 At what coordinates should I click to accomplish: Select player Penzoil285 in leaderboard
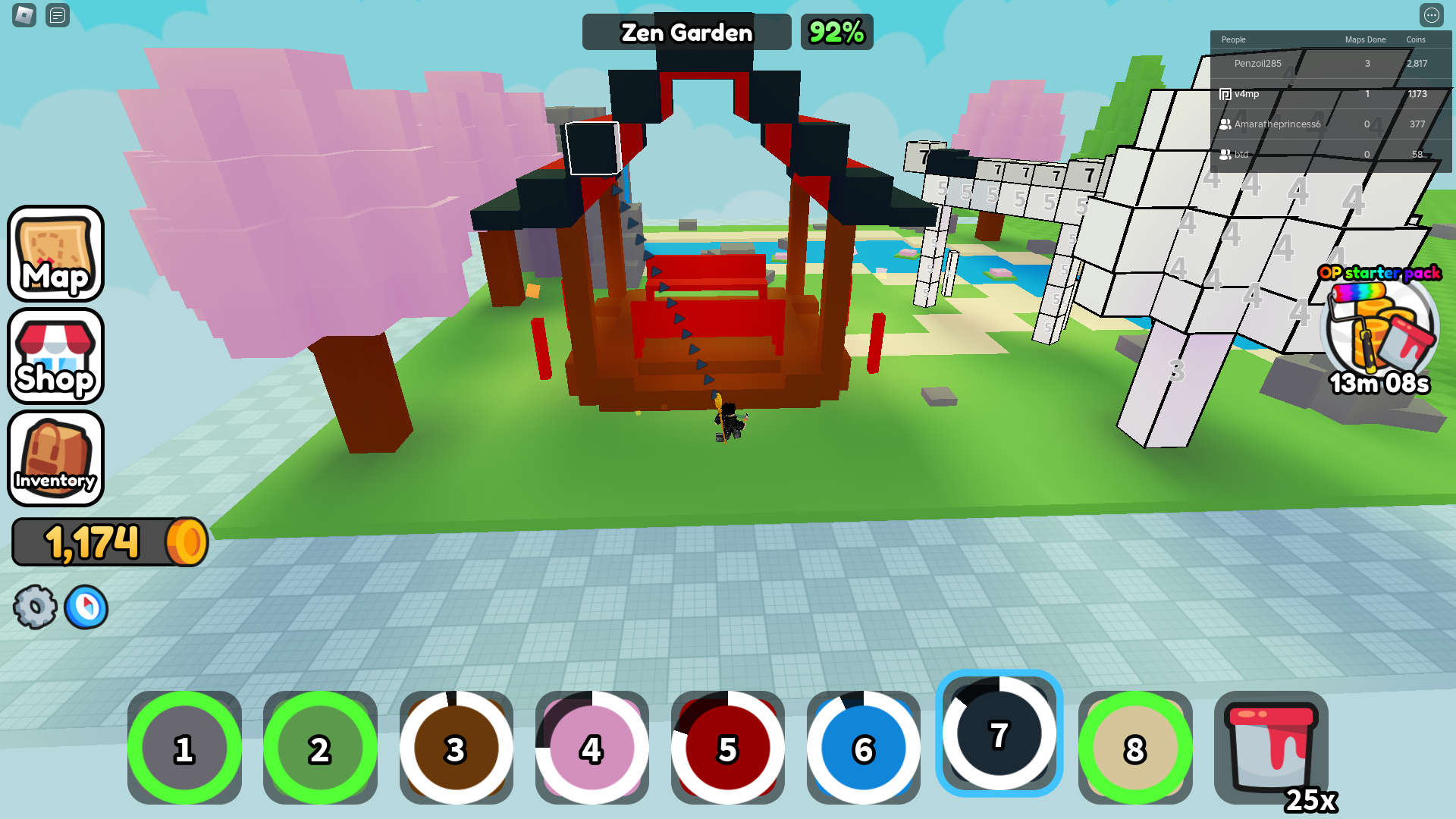coord(1257,64)
